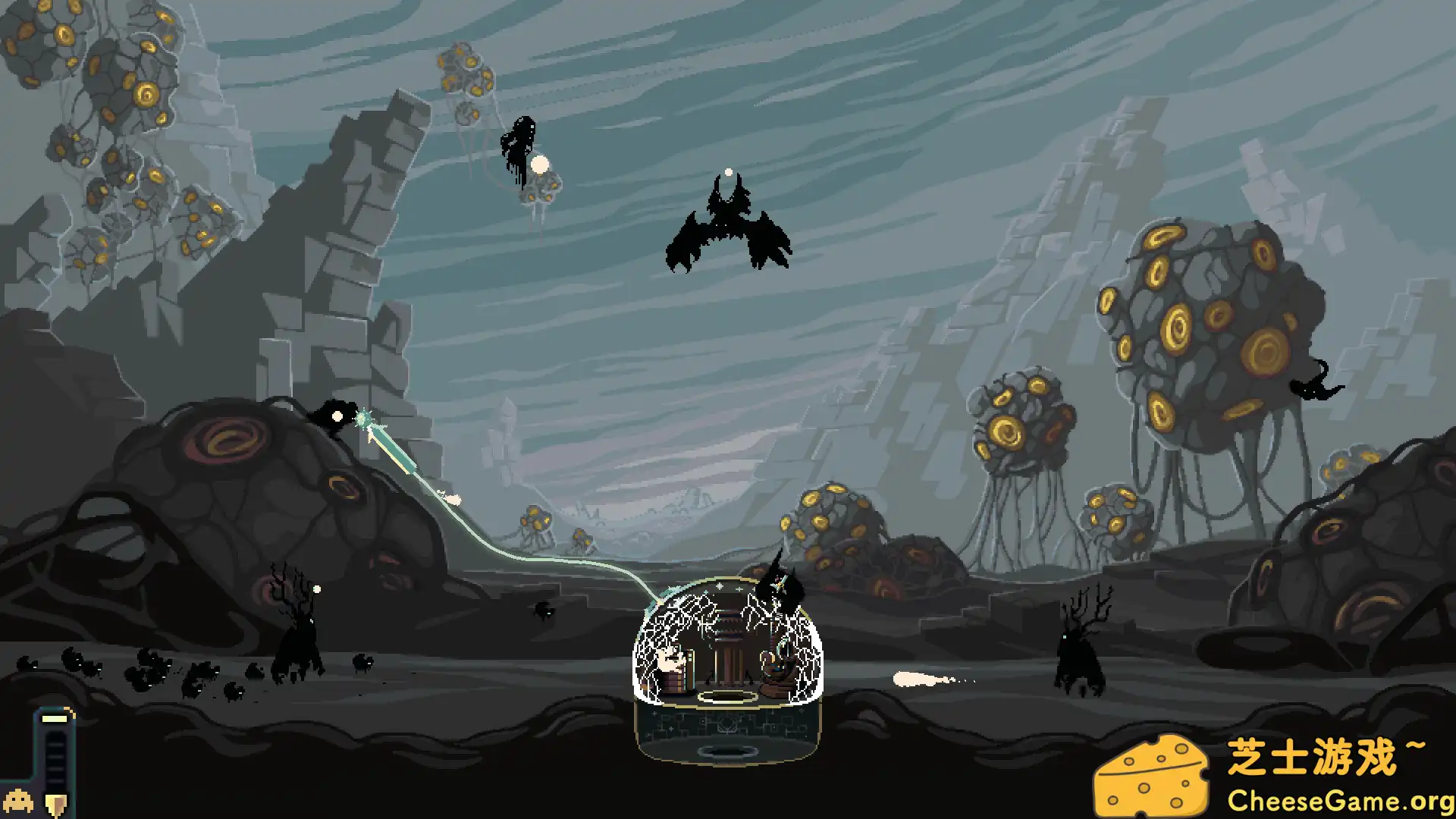Select the monster wave icon bottom-left
Image resolution: width=1456 pixels, height=819 pixels.
17,802
